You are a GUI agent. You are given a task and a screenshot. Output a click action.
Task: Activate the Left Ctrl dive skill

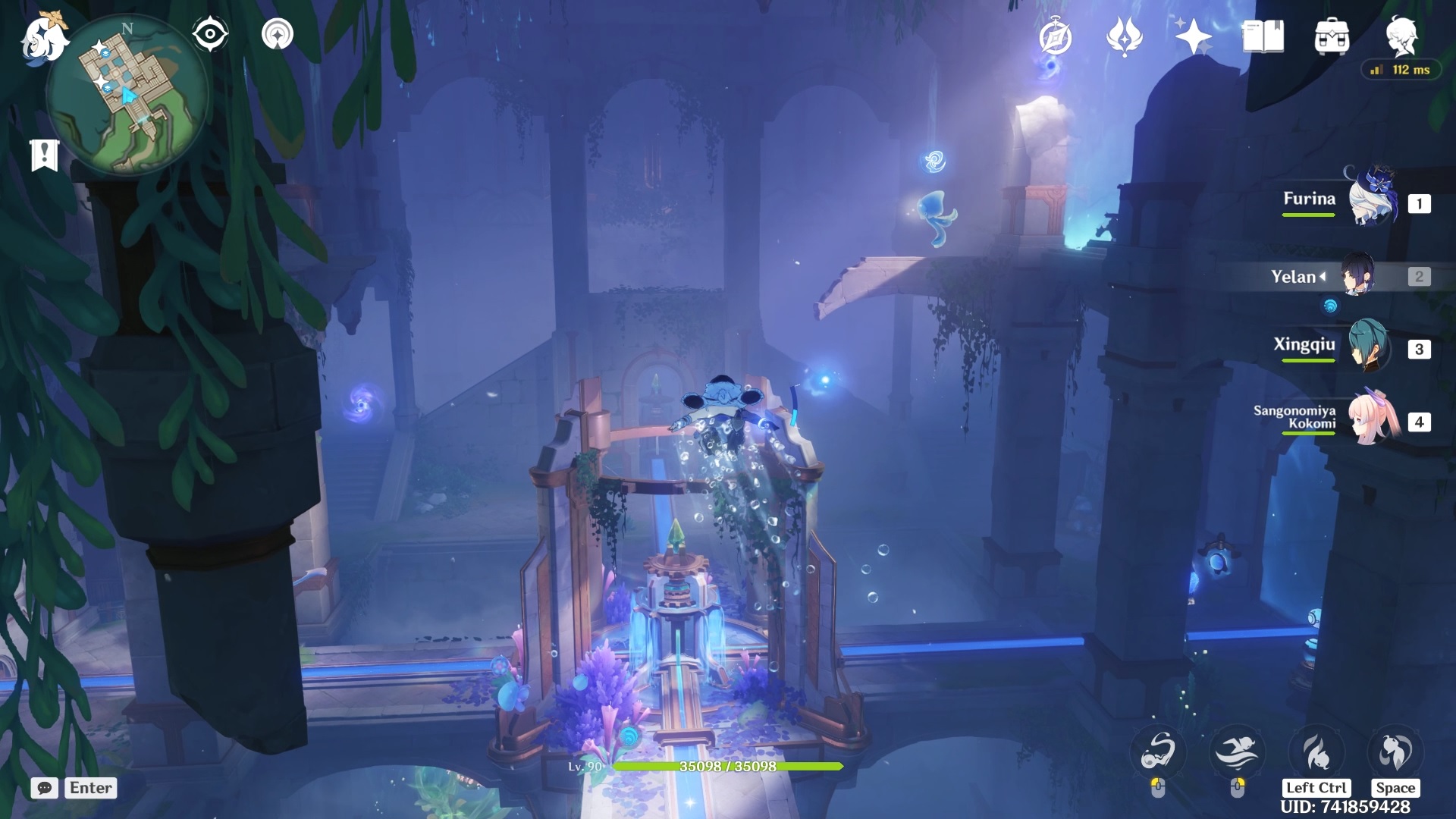(1316, 752)
